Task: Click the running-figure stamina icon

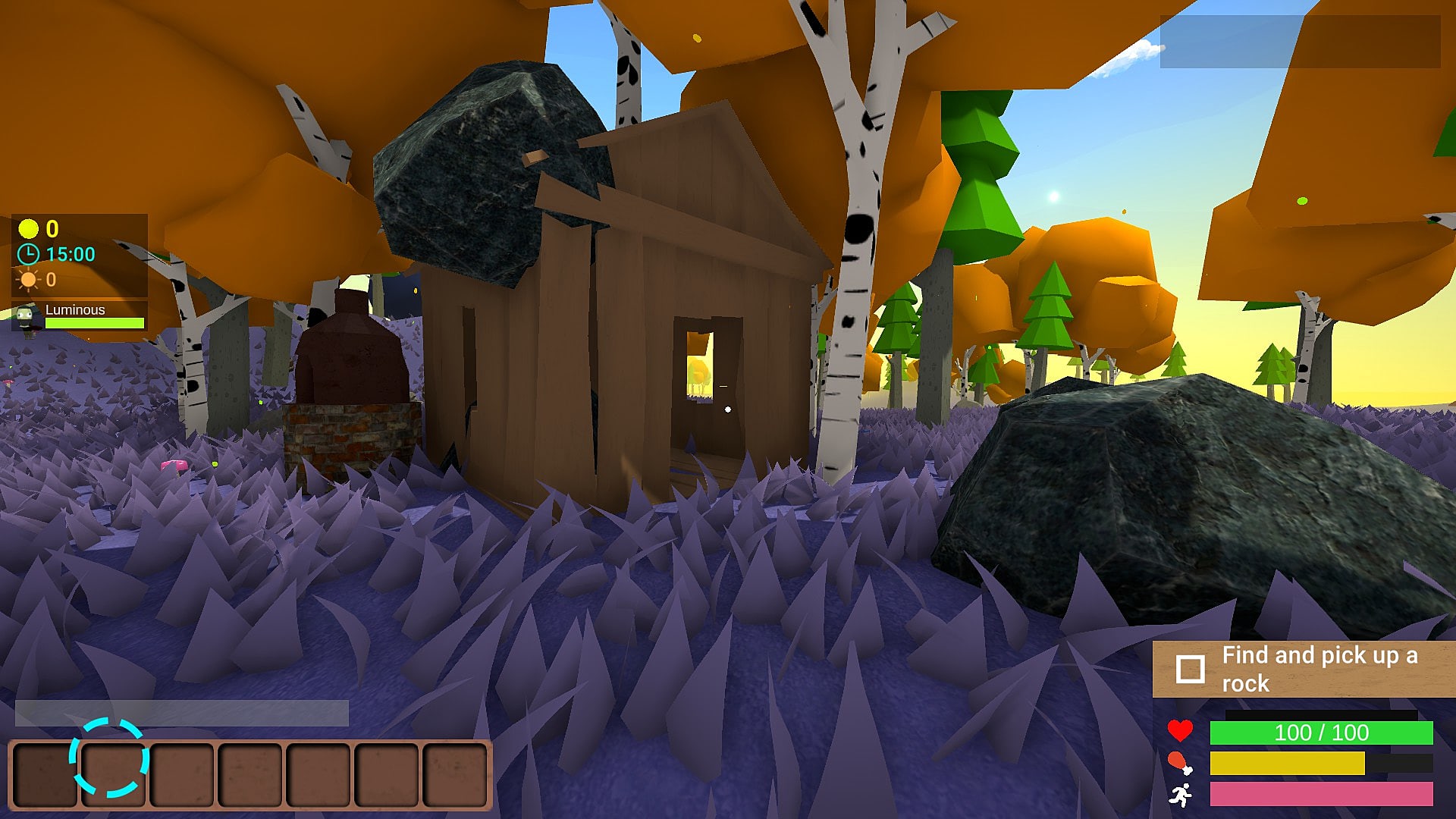Action: click(1181, 796)
